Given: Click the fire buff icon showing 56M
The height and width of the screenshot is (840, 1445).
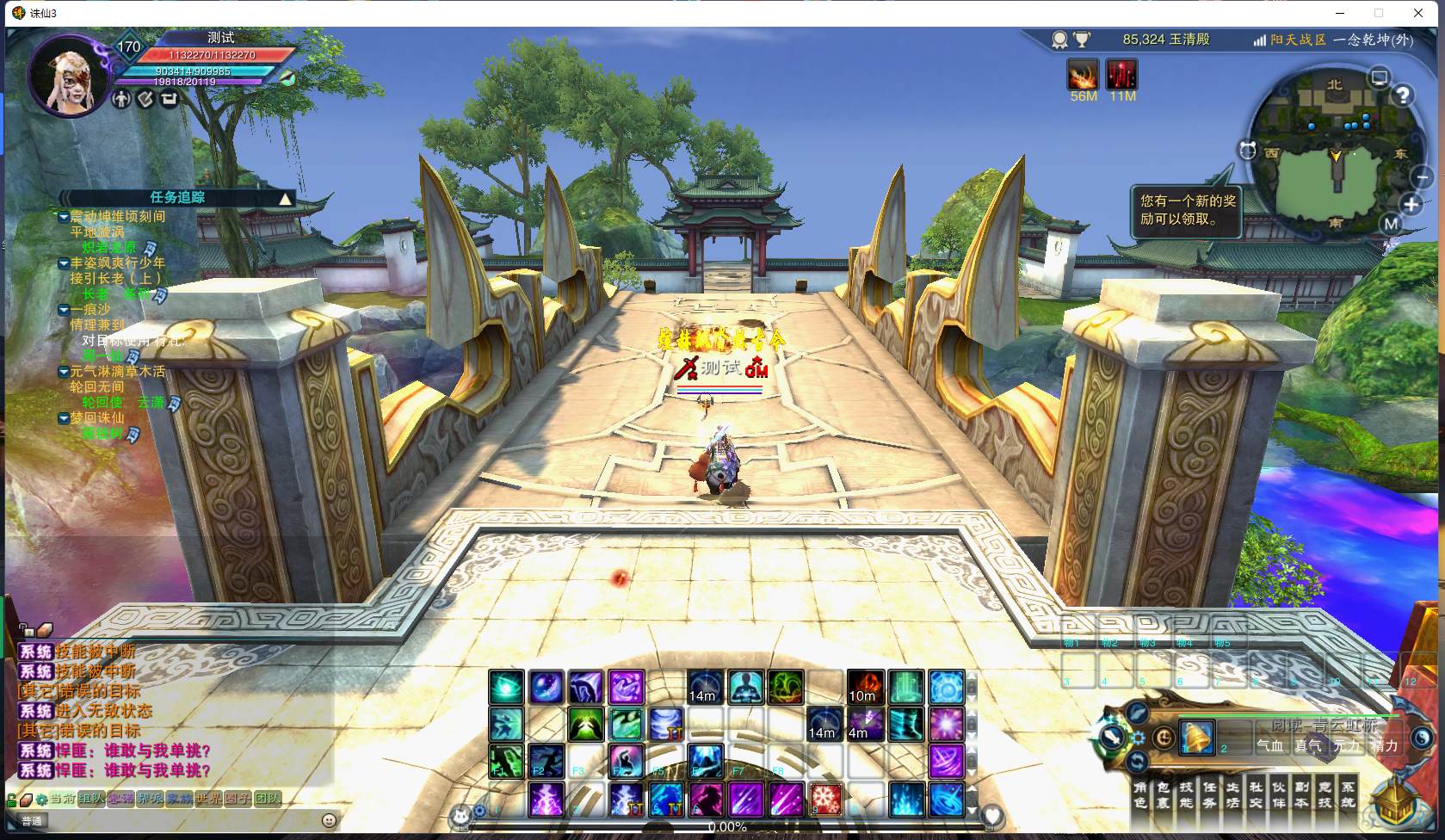Looking at the screenshot, I should pos(1083,75).
